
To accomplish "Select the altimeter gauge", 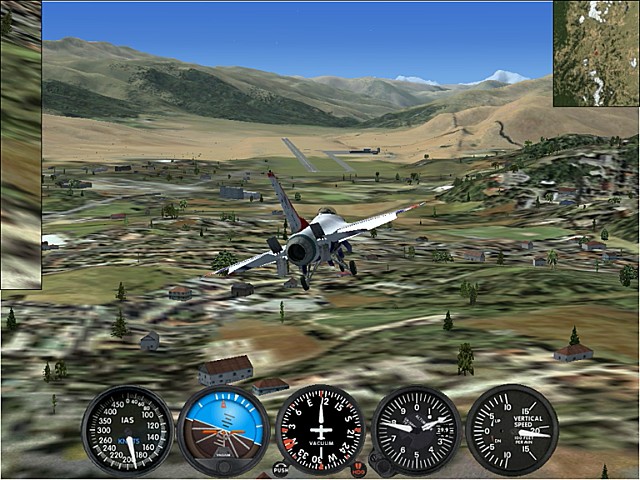I will pos(416,430).
